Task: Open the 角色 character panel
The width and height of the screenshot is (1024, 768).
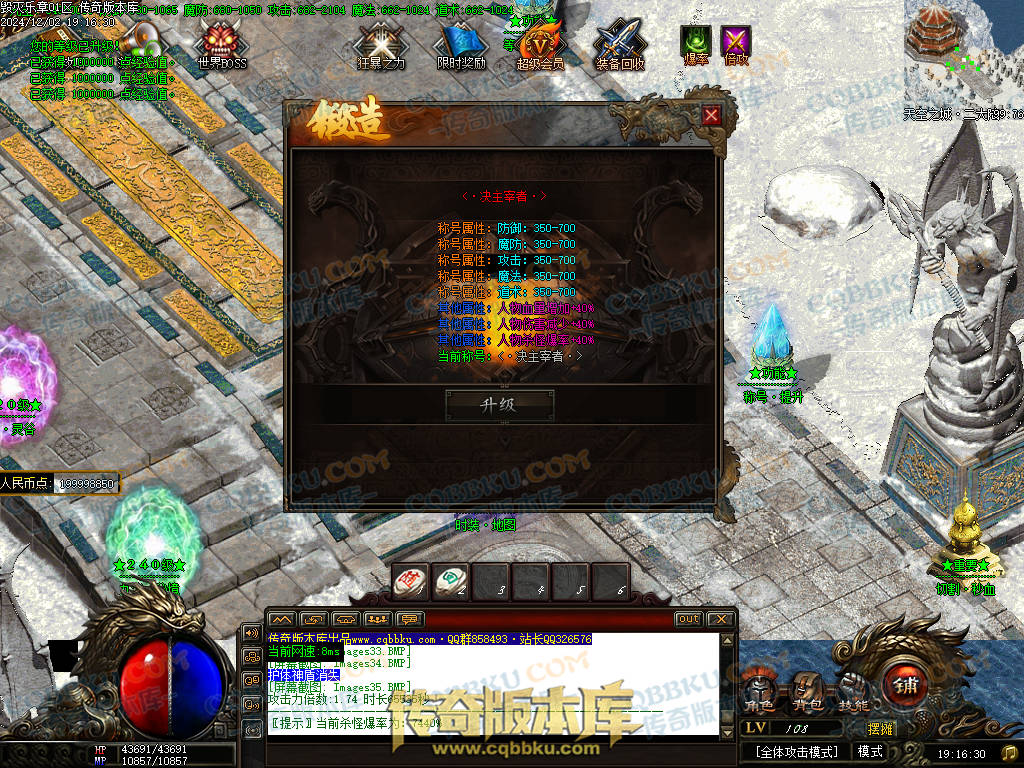Action: pos(759,692)
